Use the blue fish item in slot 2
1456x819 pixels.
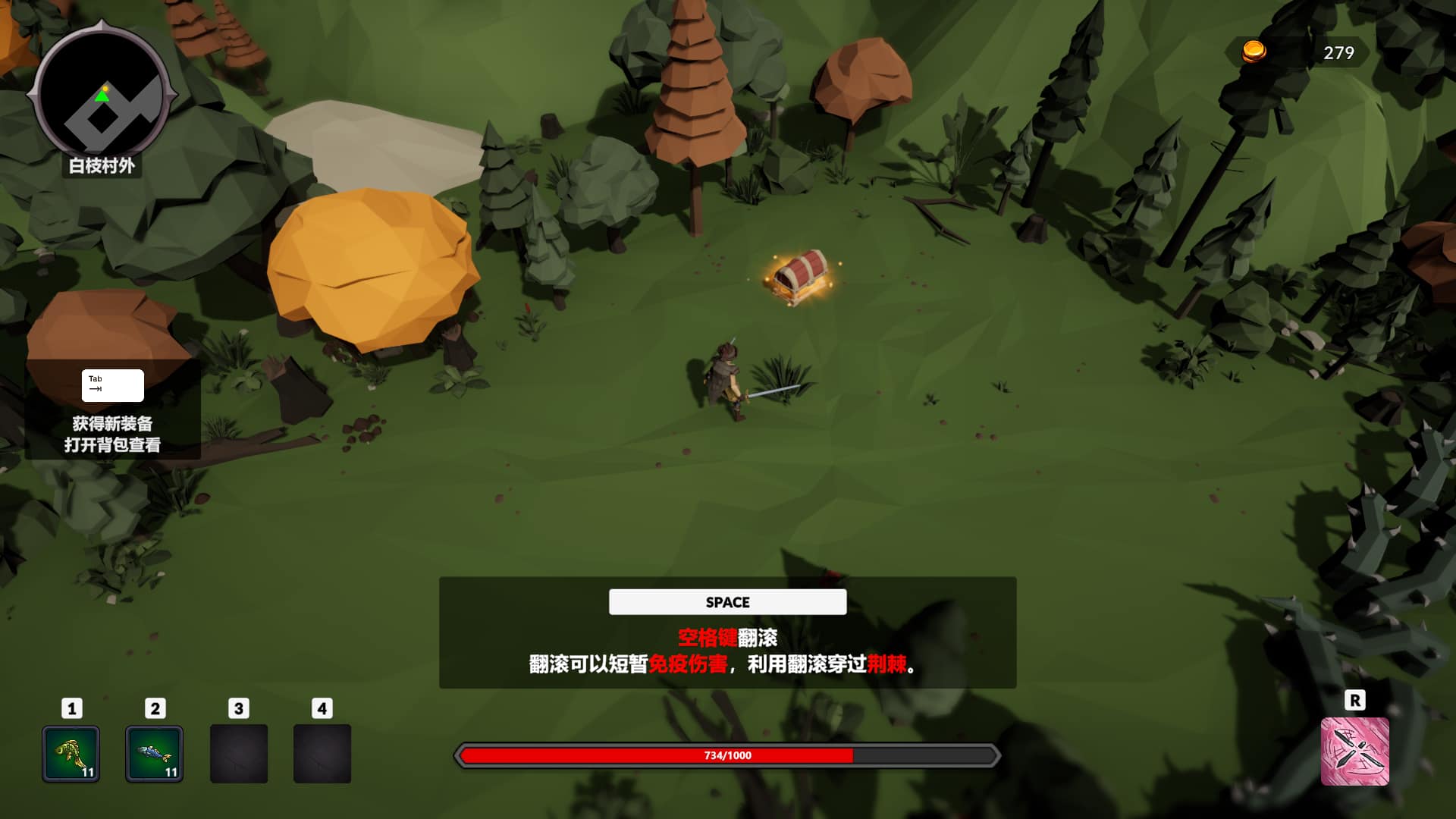click(154, 753)
